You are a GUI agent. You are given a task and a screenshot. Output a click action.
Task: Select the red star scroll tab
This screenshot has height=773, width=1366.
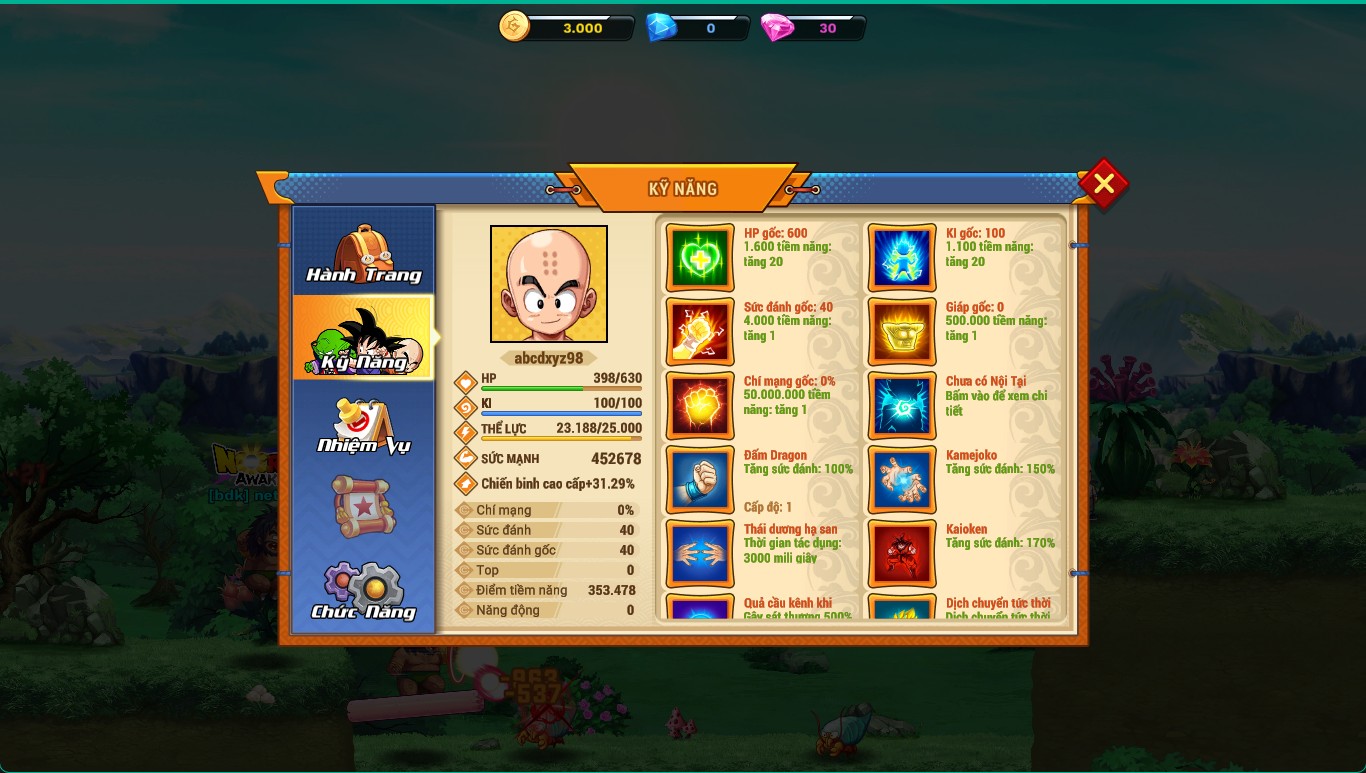[x=364, y=507]
